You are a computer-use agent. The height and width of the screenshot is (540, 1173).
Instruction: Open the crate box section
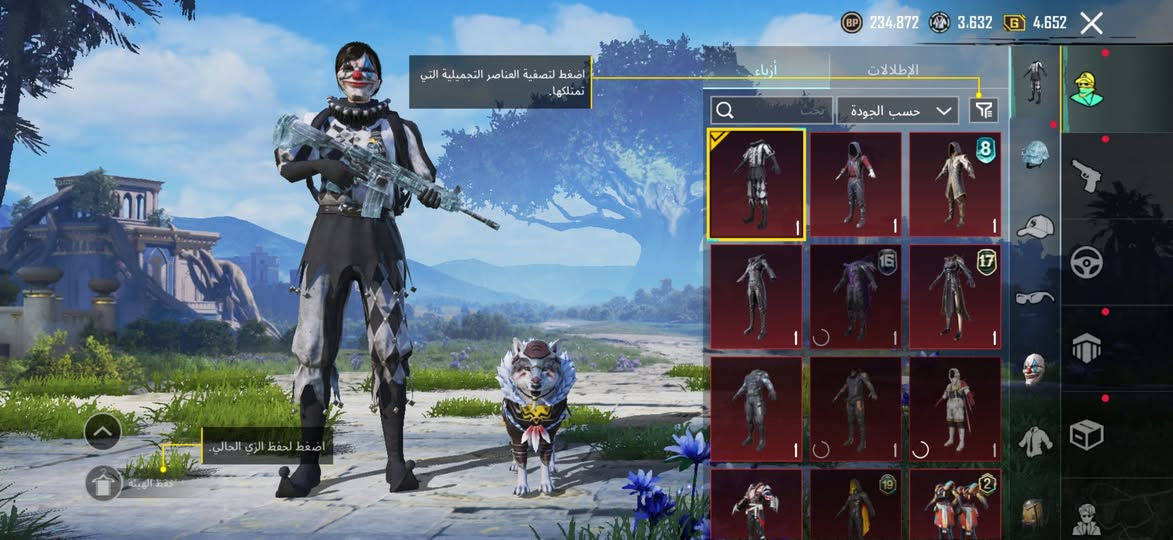click(x=1086, y=435)
